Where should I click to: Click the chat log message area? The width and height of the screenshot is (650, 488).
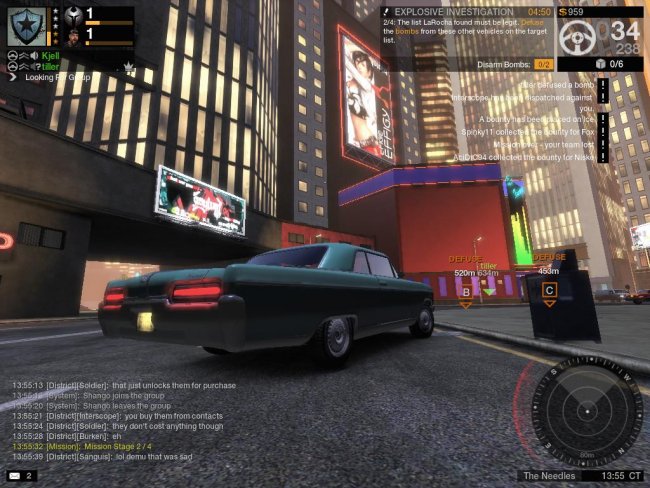(110, 420)
